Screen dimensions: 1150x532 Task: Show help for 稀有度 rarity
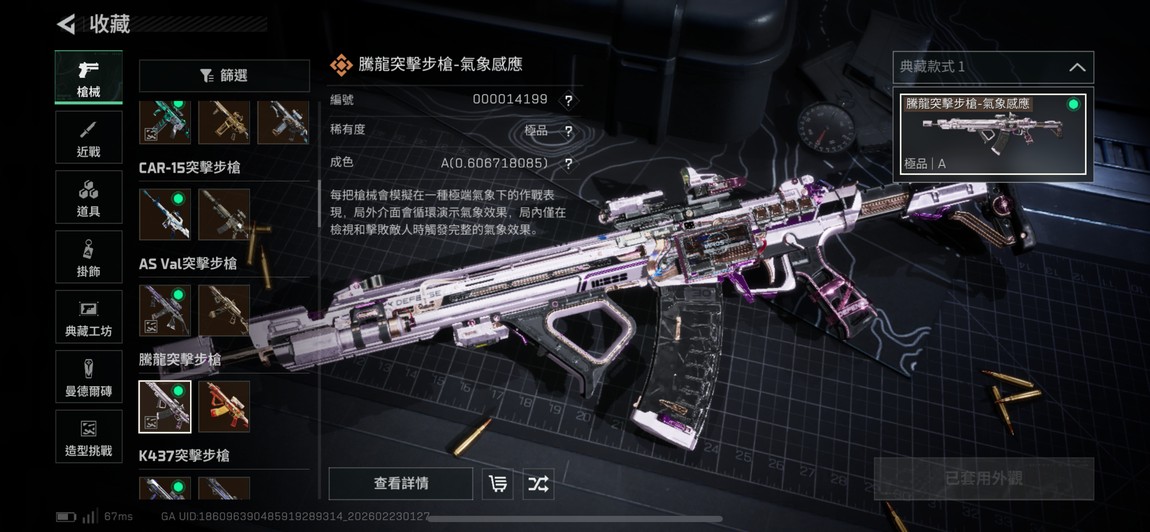click(568, 131)
